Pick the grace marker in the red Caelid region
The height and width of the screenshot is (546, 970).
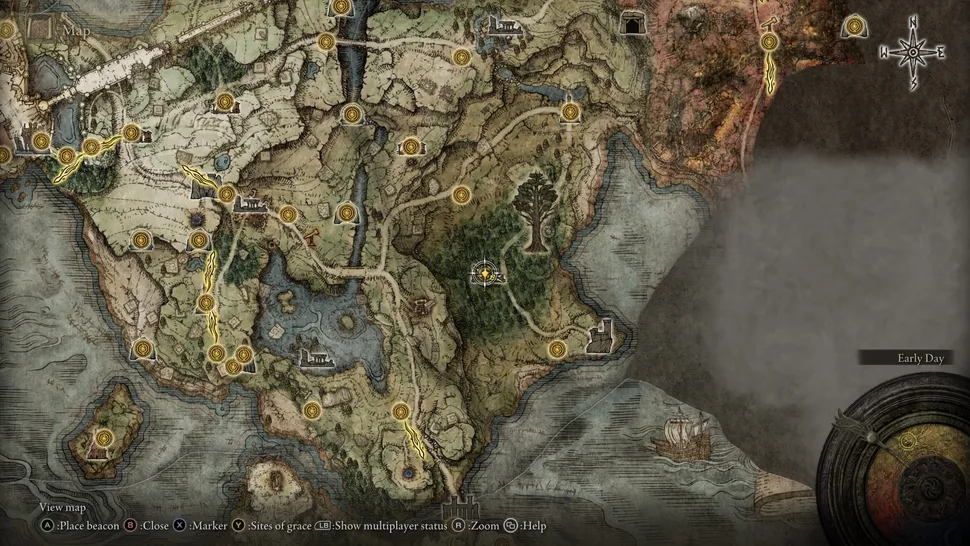pos(769,42)
